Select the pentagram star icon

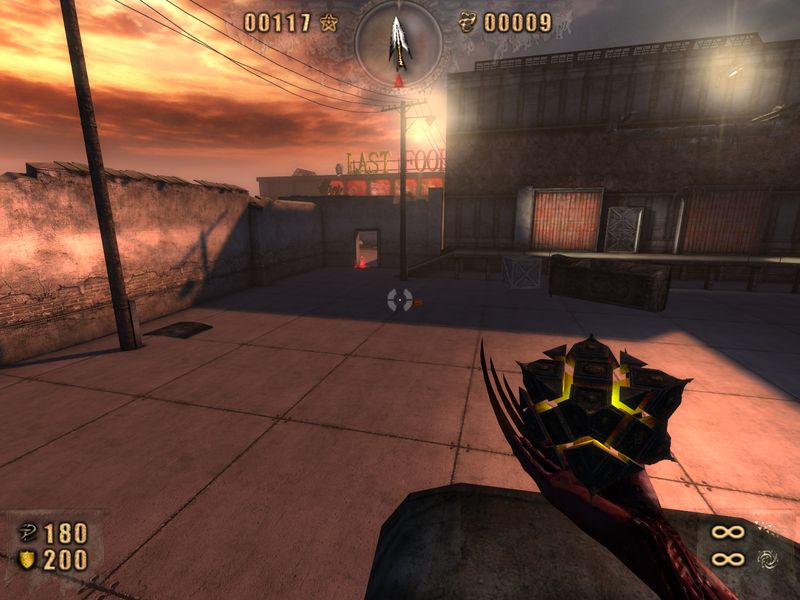pos(329,22)
